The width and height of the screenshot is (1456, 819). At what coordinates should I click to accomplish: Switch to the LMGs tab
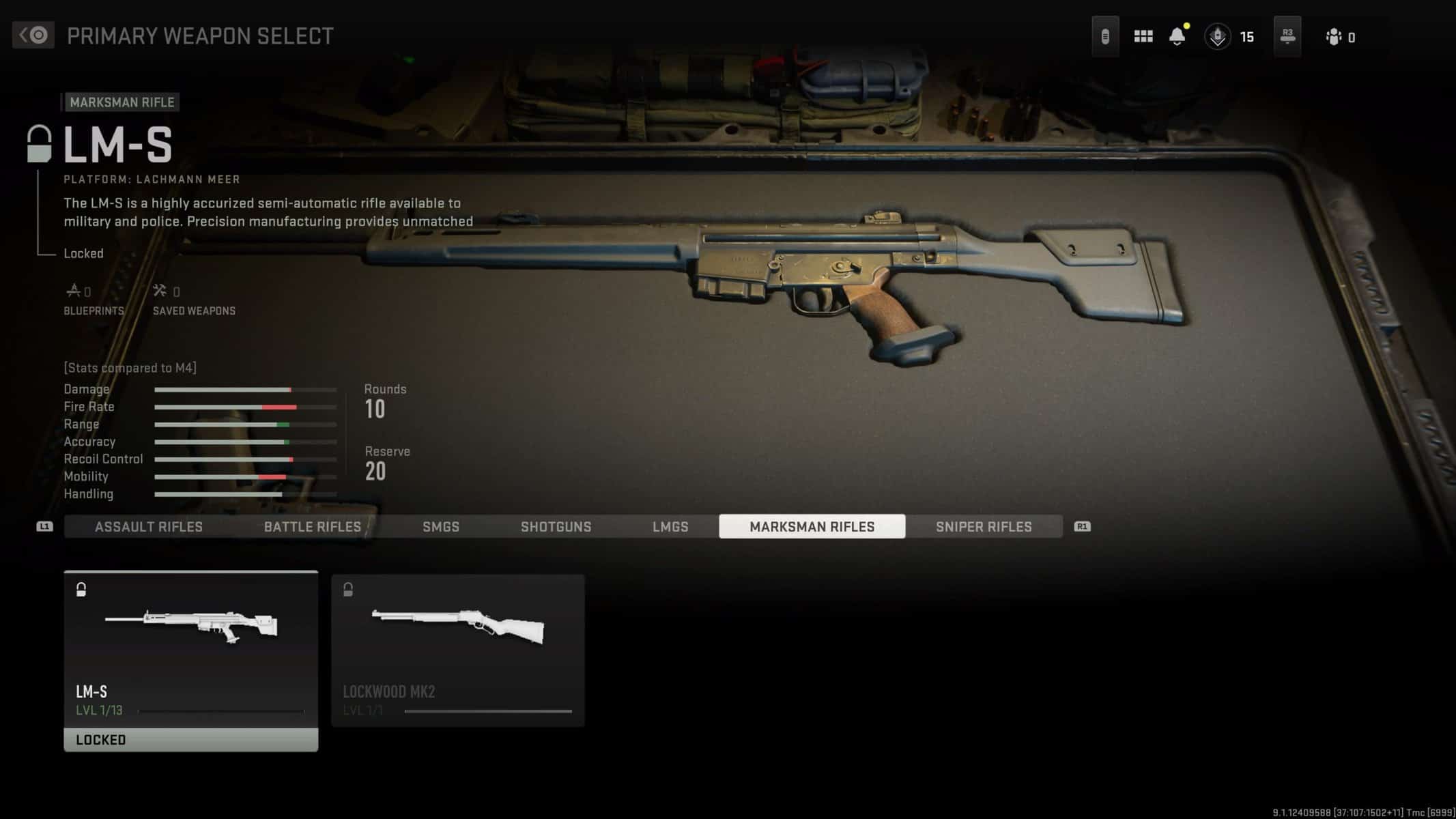(670, 526)
